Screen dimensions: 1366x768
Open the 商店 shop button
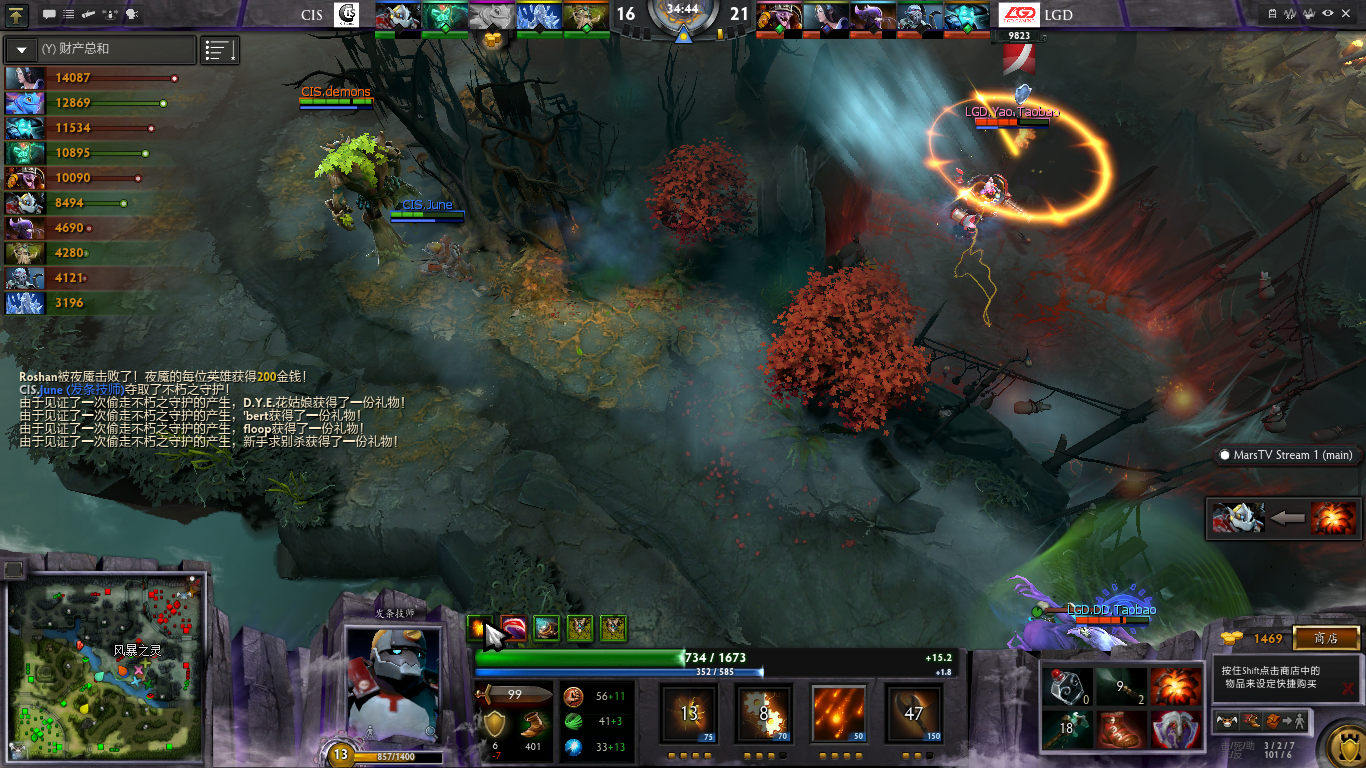(1326, 638)
